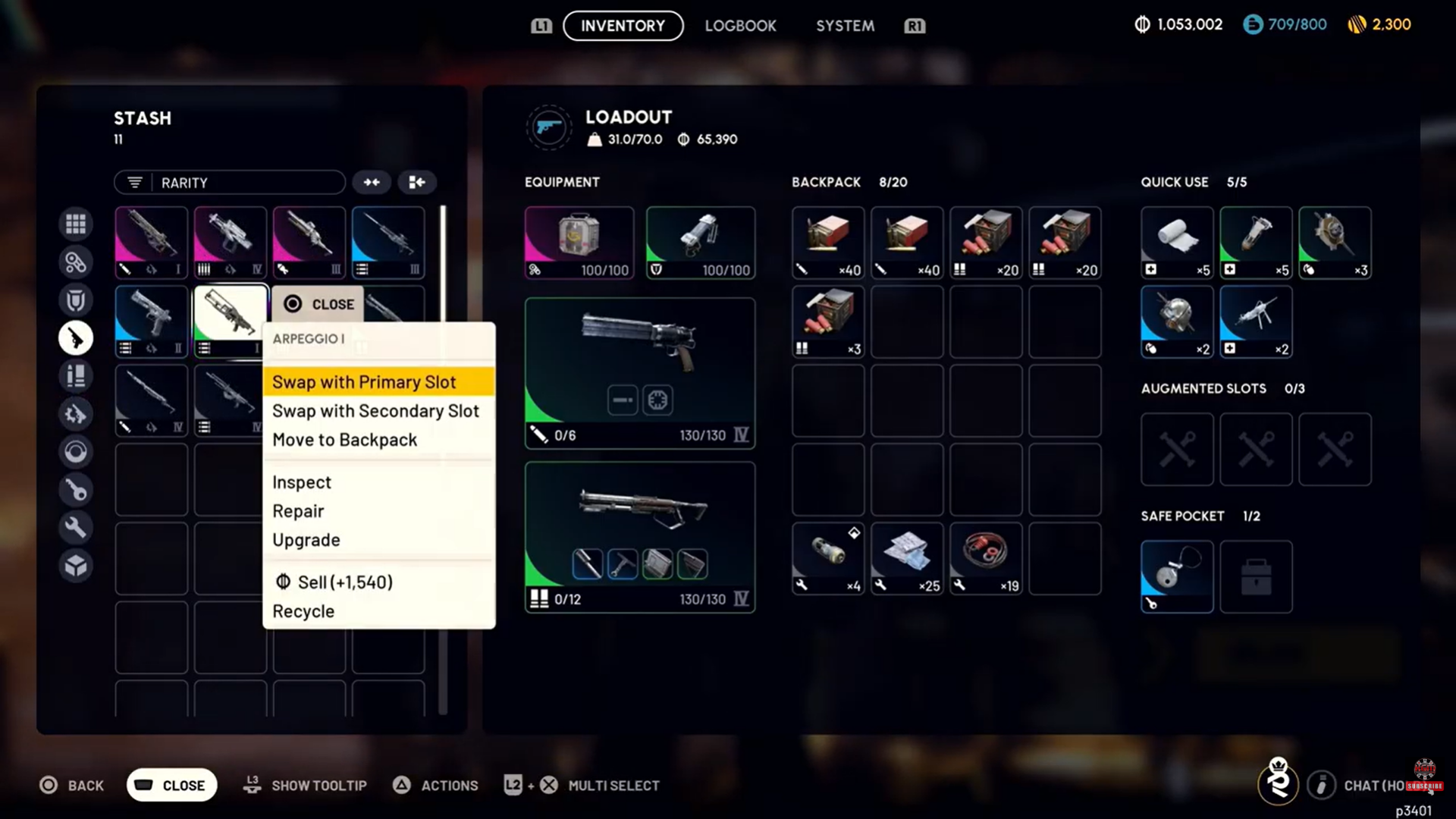
Task: Inspect the Arpeggio weapon
Action: click(302, 482)
